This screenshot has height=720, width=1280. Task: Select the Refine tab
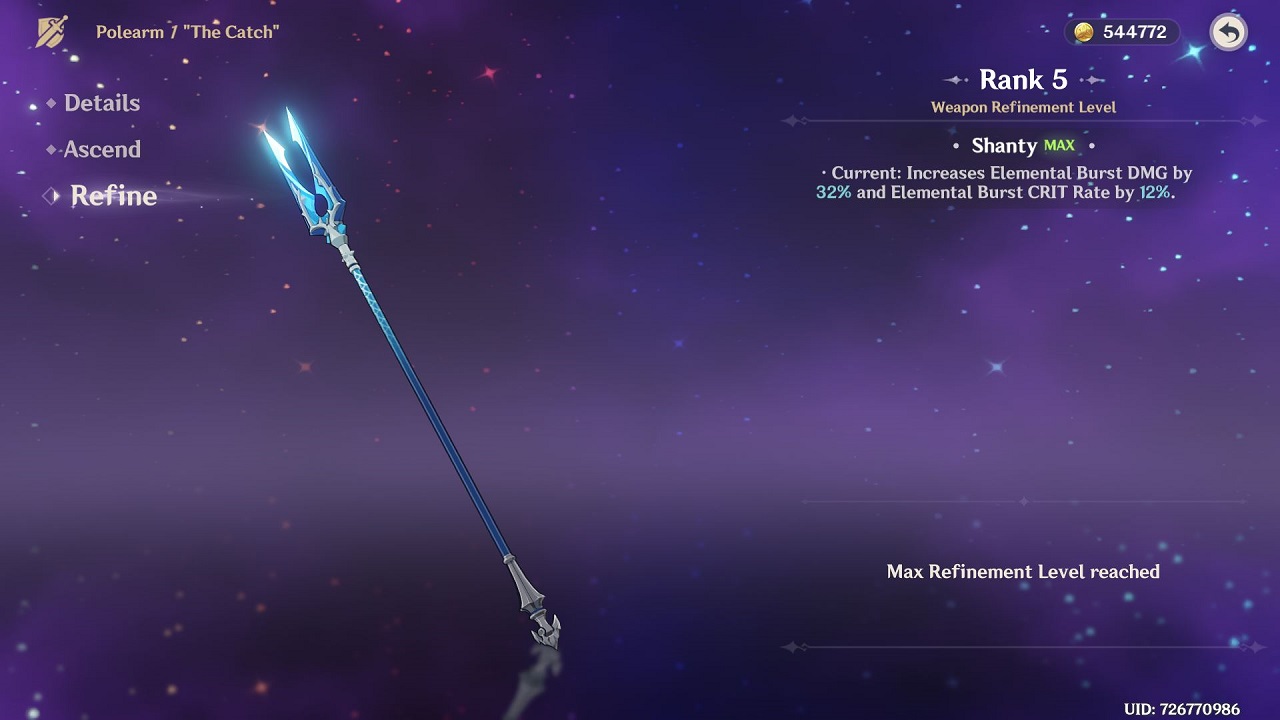pyautogui.click(x=112, y=196)
